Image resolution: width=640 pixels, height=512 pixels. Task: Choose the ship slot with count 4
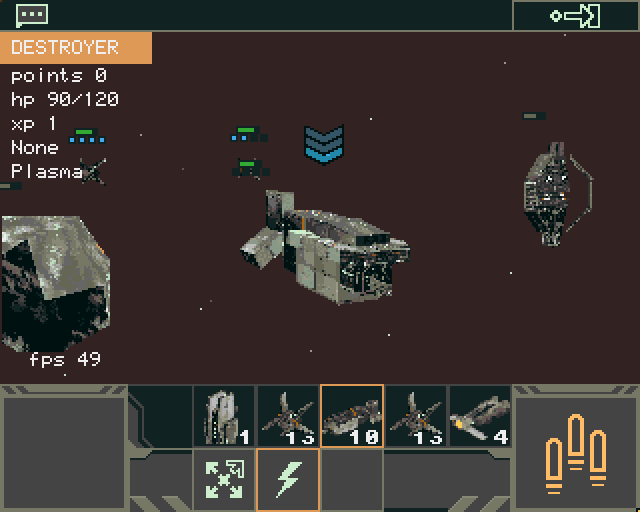(x=480, y=416)
